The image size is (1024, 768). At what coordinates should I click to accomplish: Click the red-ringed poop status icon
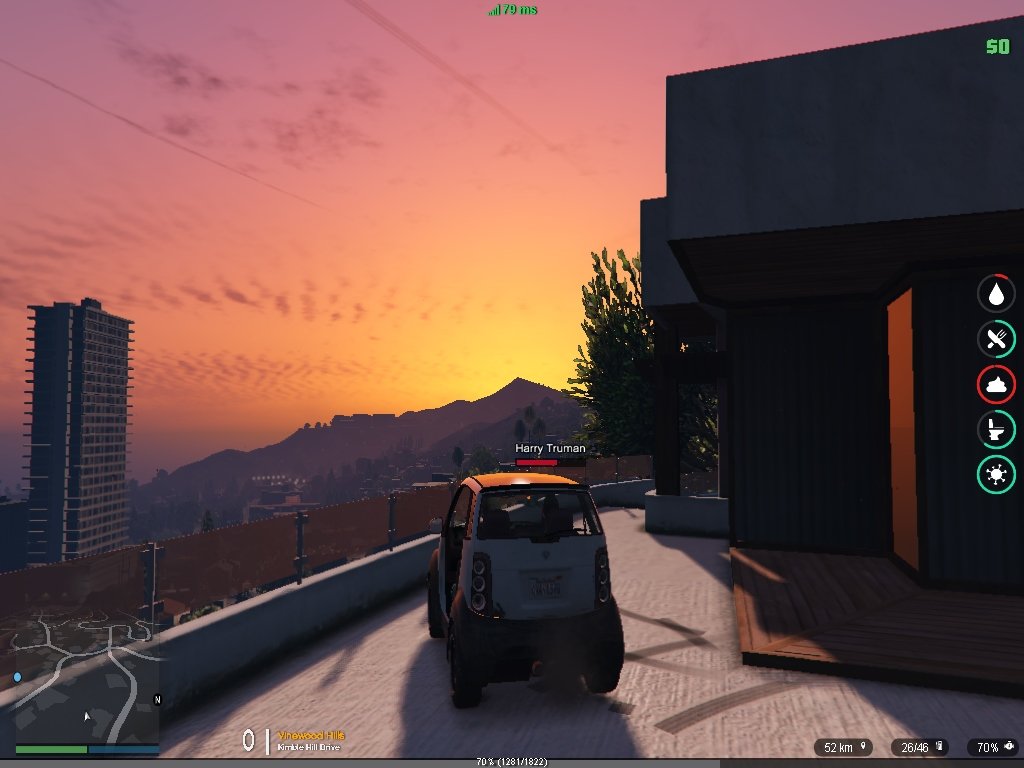tap(996, 385)
